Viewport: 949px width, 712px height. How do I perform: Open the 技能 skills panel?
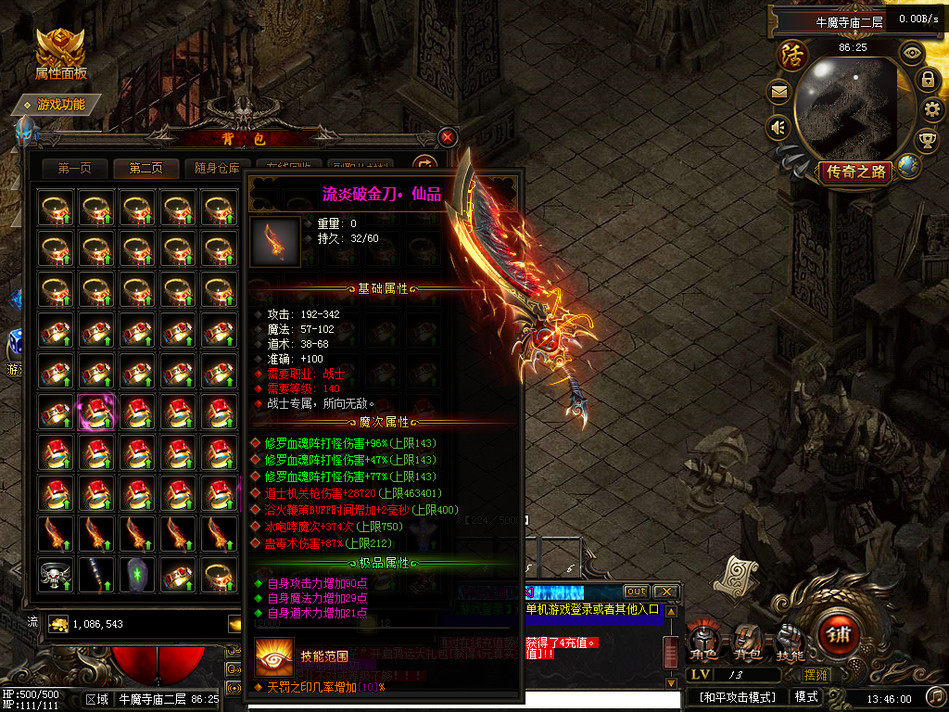pos(790,642)
